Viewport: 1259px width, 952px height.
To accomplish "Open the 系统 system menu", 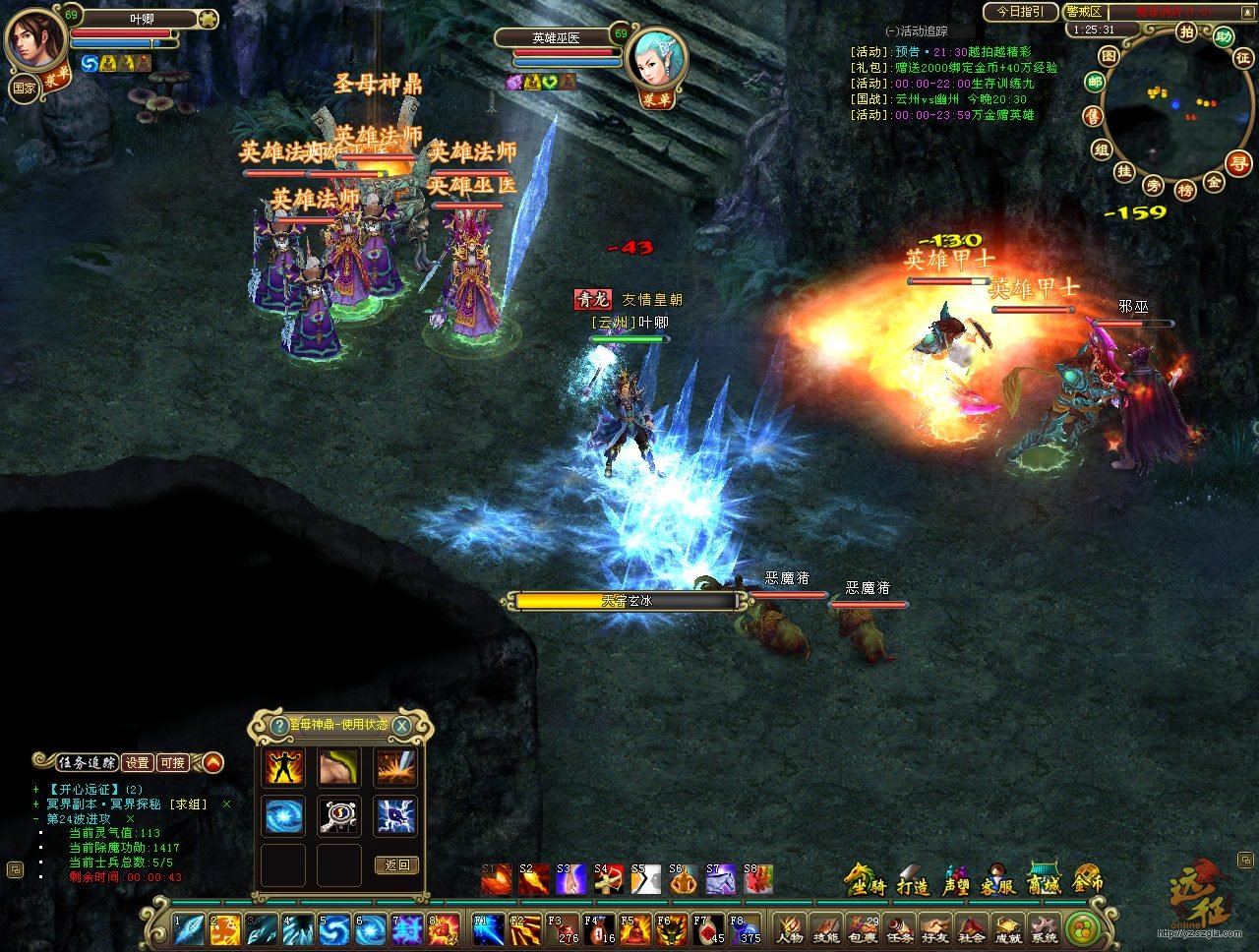I will tap(1044, 927).
